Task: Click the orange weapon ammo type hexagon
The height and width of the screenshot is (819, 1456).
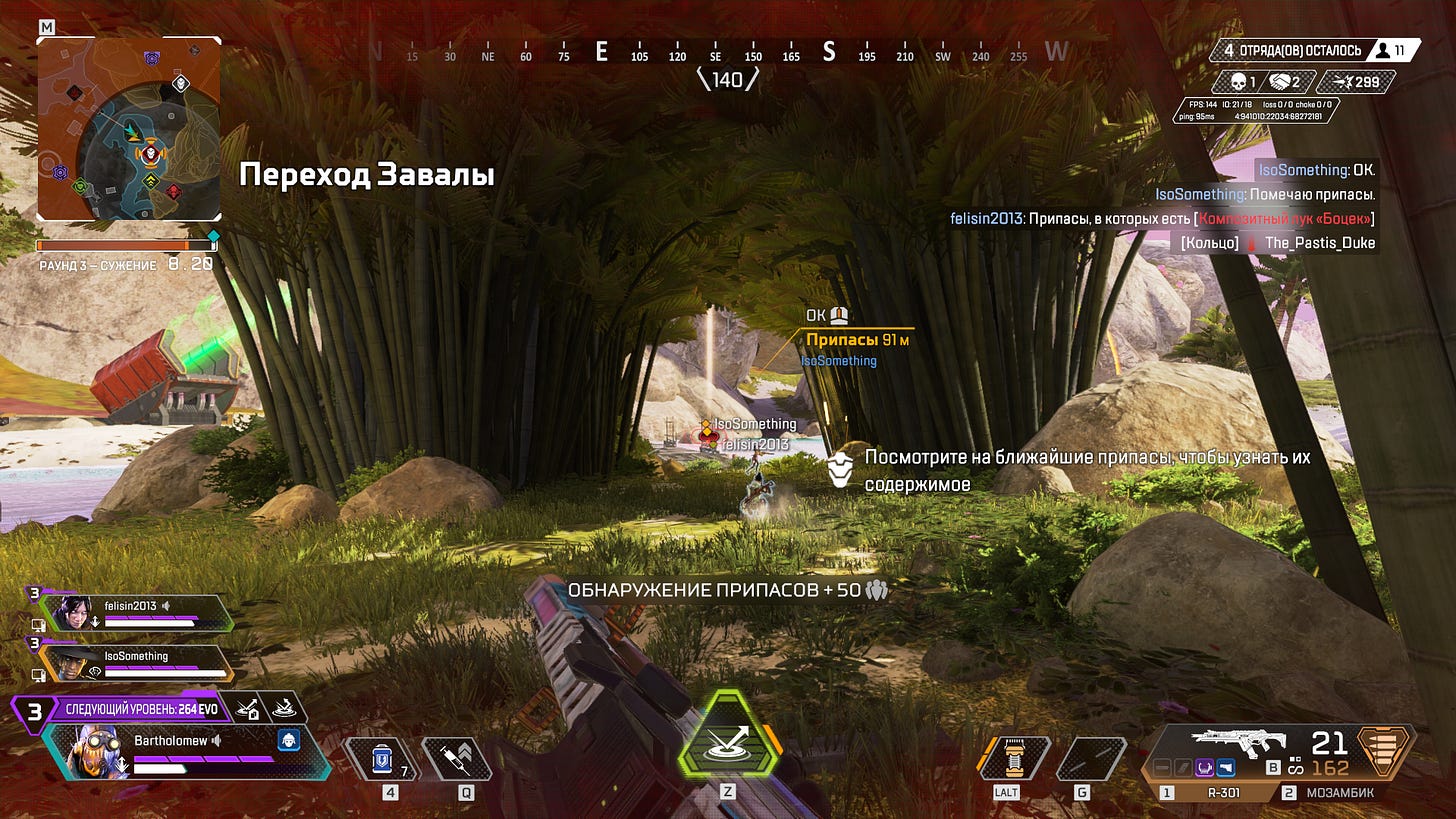Action: (x=1384, y=751)
